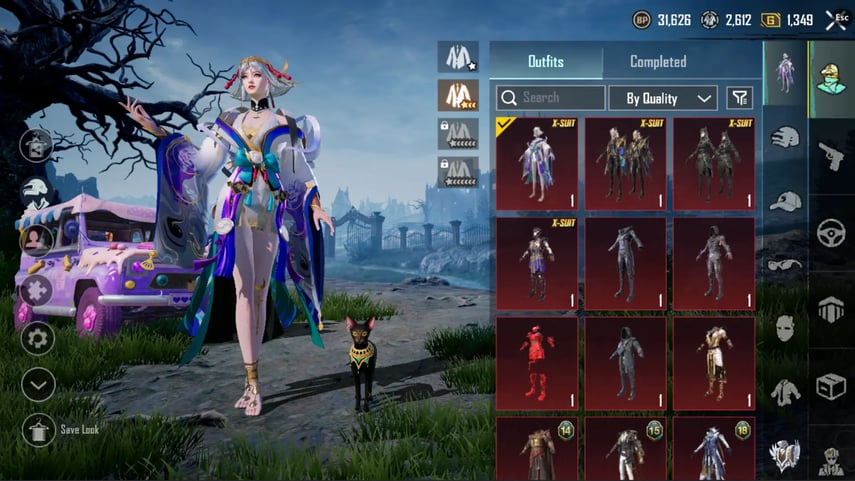This screenshot has height=481, width=855.
Task: Open the gear settings icon
Action: [x=38, y=338]
